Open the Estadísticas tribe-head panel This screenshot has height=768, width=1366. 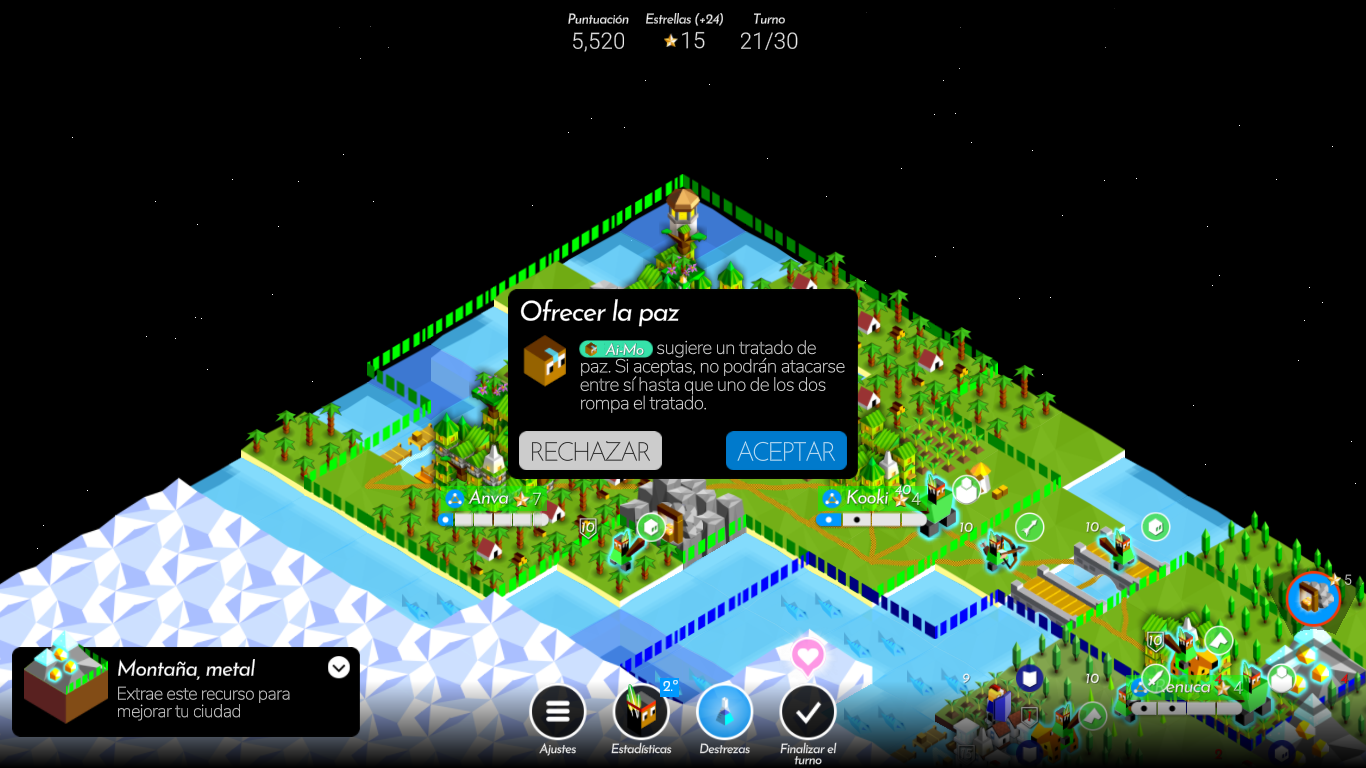(640, 712)
